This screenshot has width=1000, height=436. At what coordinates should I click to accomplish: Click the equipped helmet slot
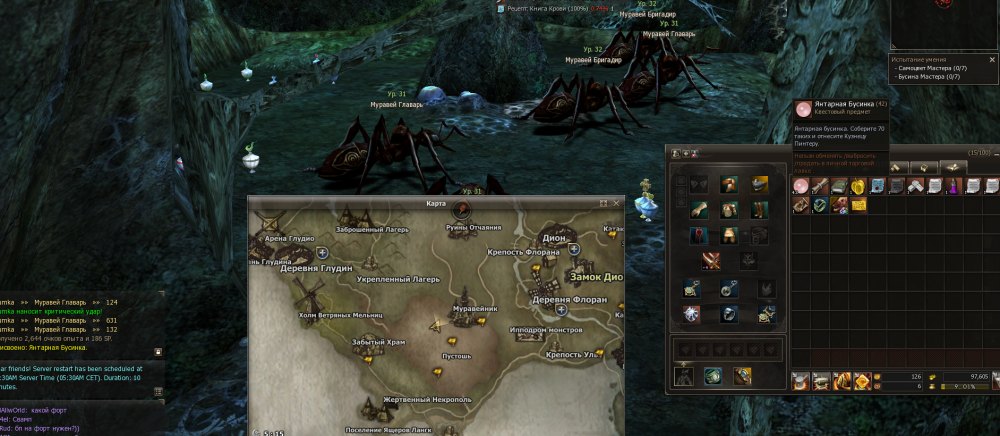[x=729, y=185]
